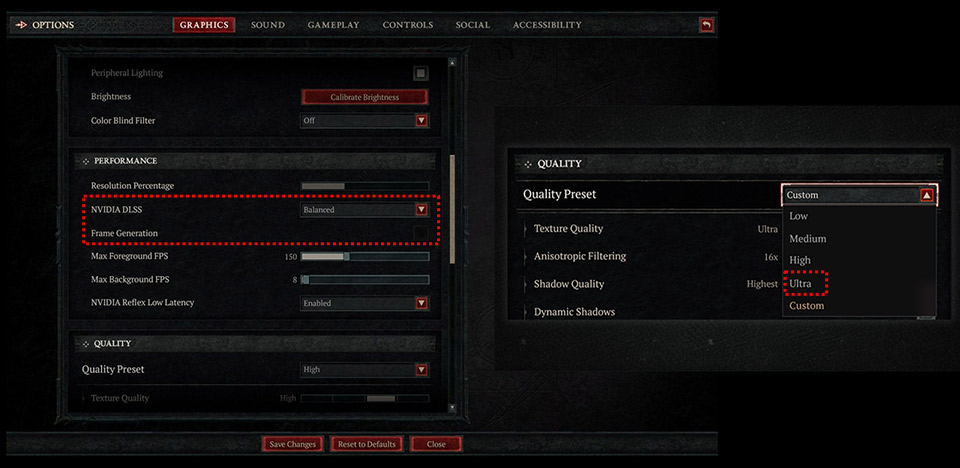The height and width of the screenshot is (468, 960).
Task: Click the red back arrow button
Action: pos(707,25)
